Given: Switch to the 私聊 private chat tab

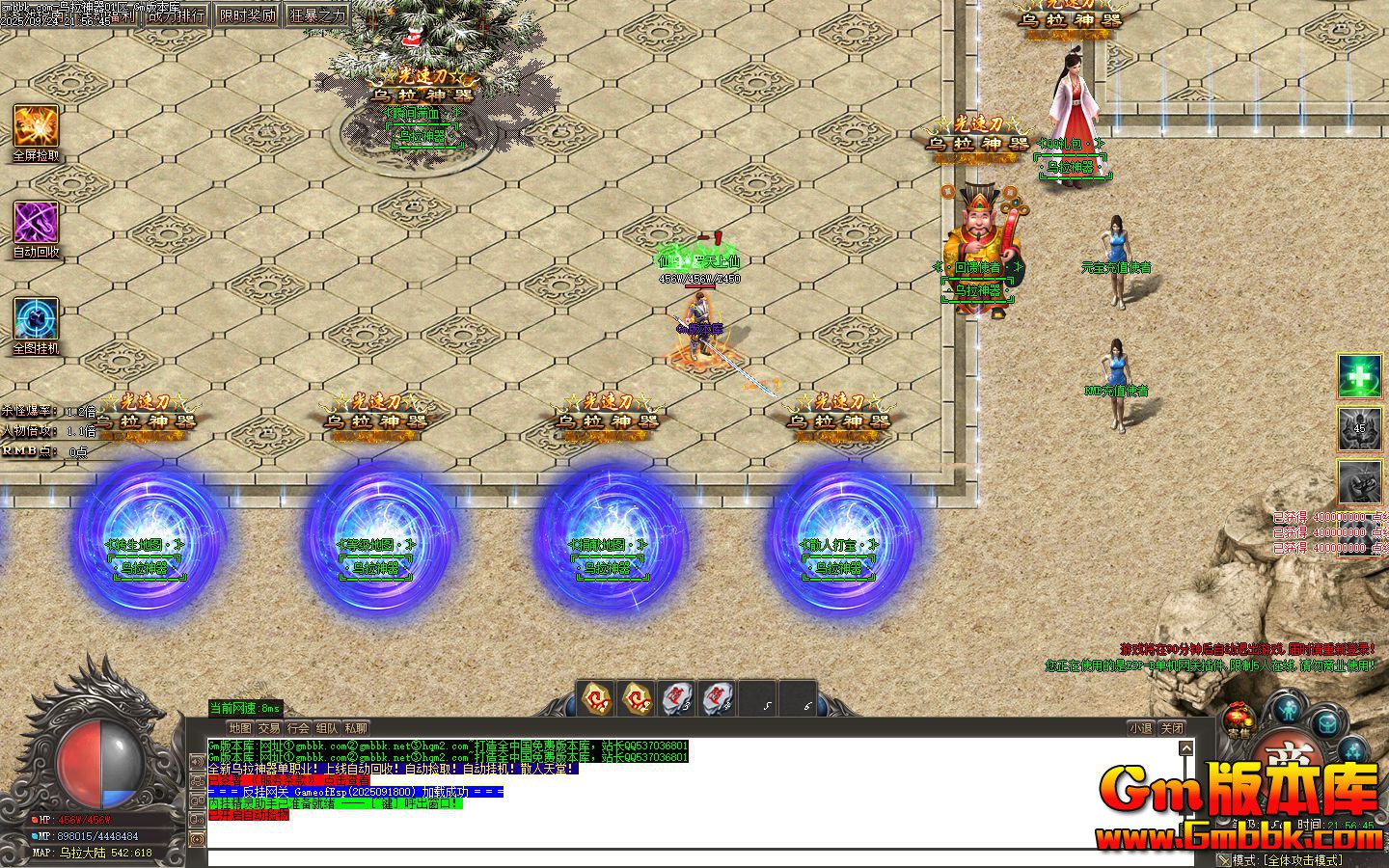Looking at the screenshot, I should [x=356, y=728].
